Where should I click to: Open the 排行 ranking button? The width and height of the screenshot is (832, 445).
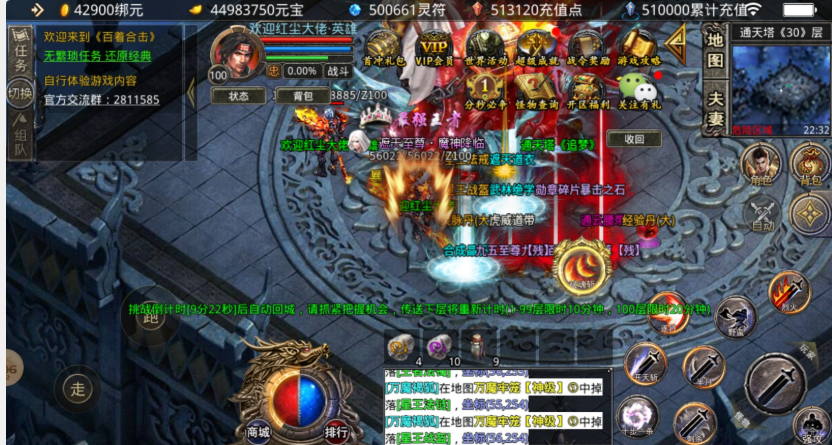tap(336, 432)
